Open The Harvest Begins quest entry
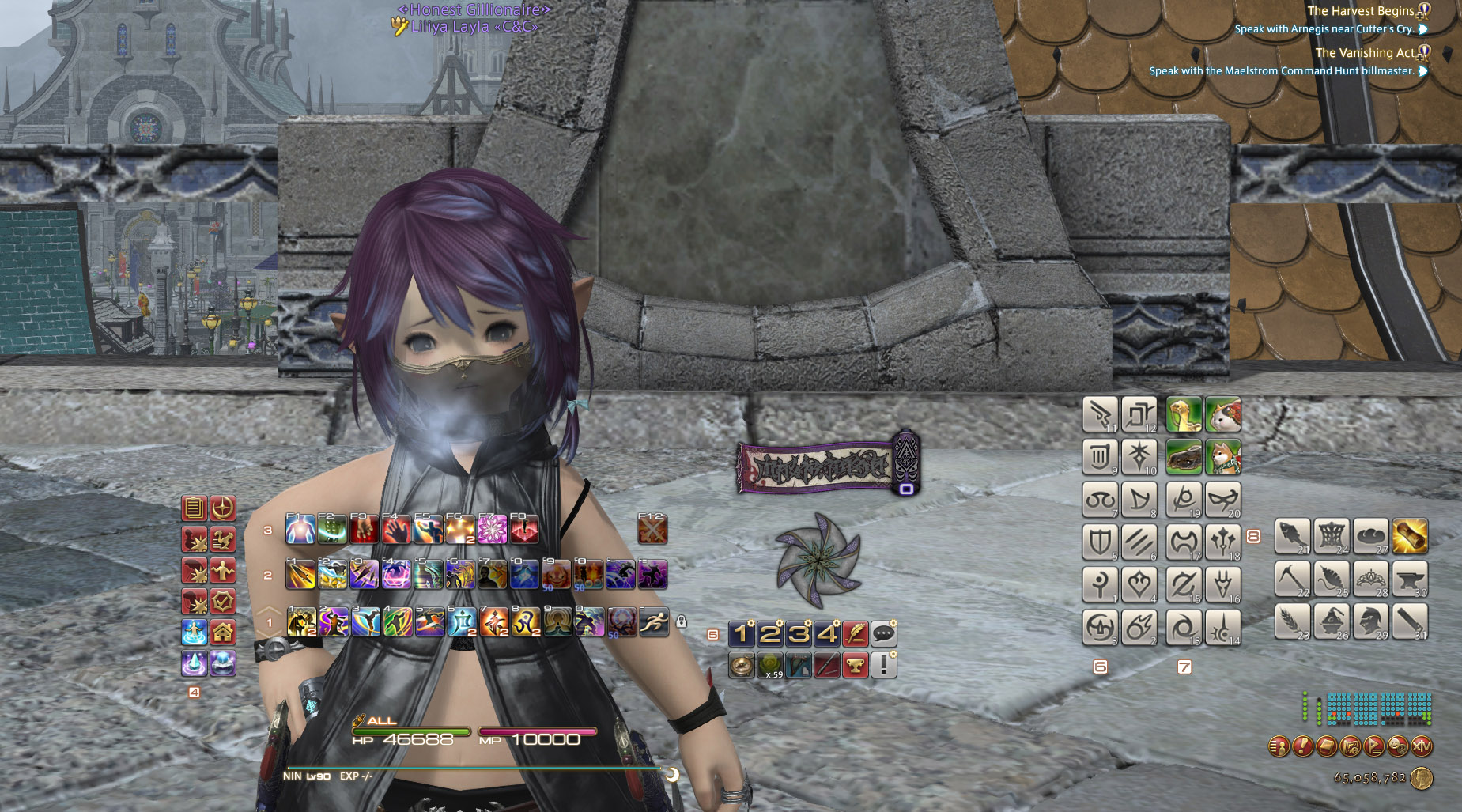Viewport: 1462px width, 812px height. pos(1360,11)
